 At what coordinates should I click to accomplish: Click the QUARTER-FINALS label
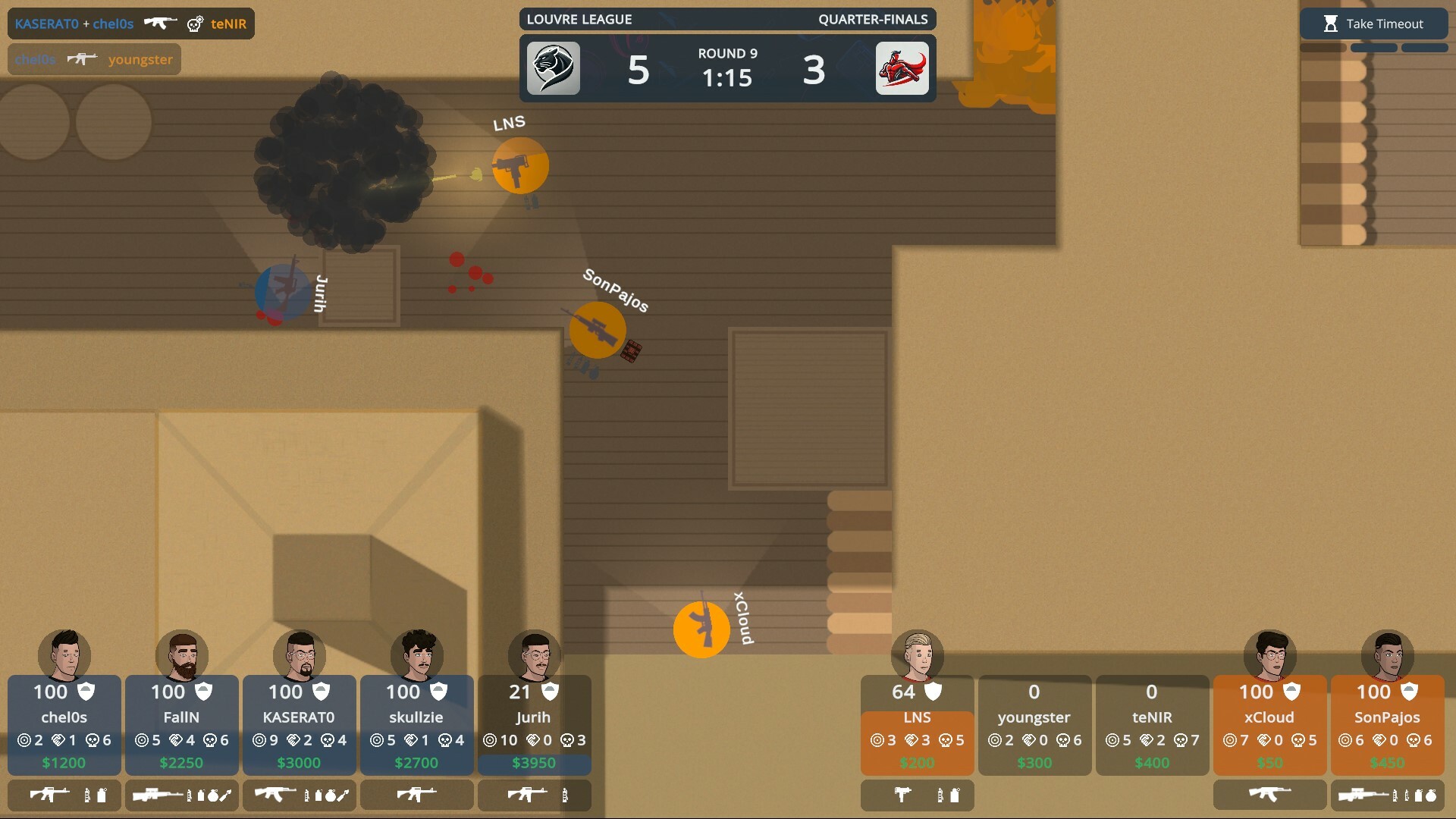[874, 19]
